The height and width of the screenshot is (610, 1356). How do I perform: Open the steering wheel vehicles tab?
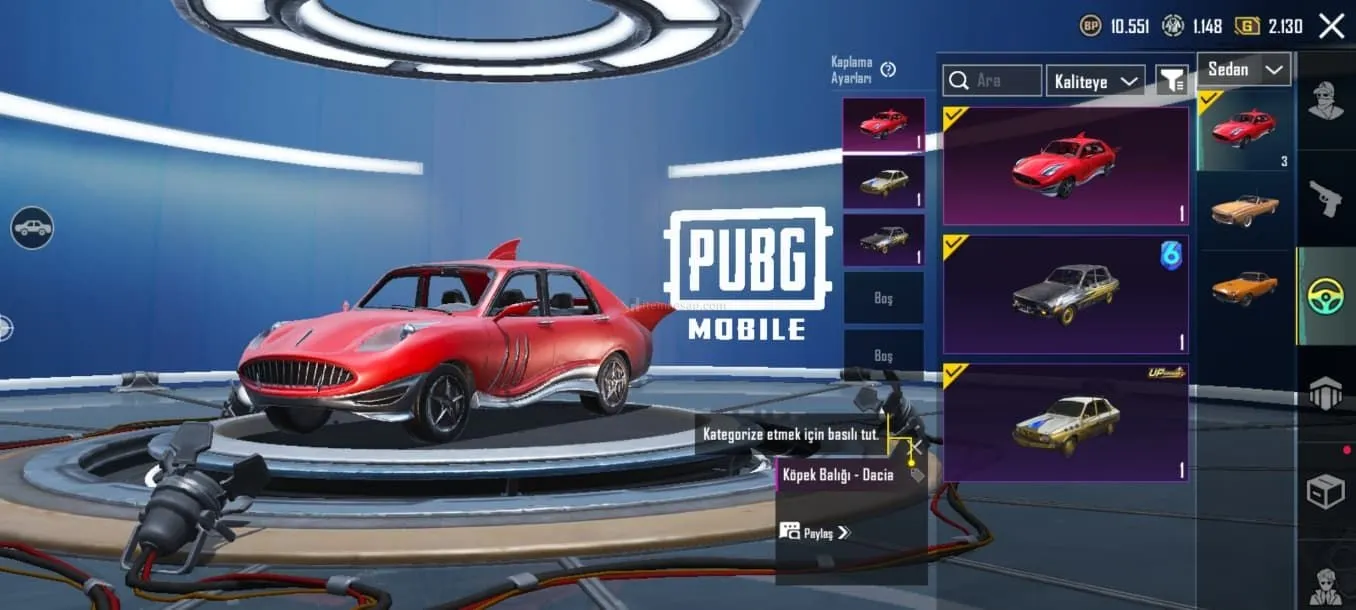[x=1327, y=296]
